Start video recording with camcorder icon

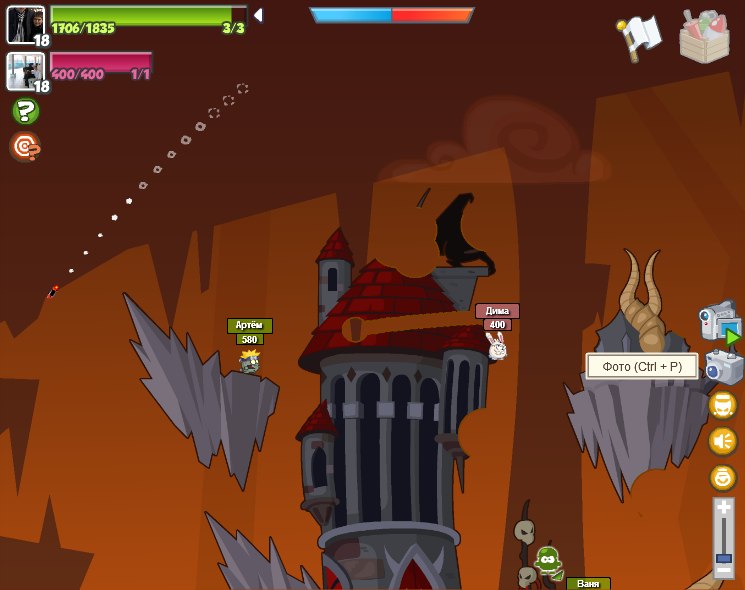tap(719, 322)
